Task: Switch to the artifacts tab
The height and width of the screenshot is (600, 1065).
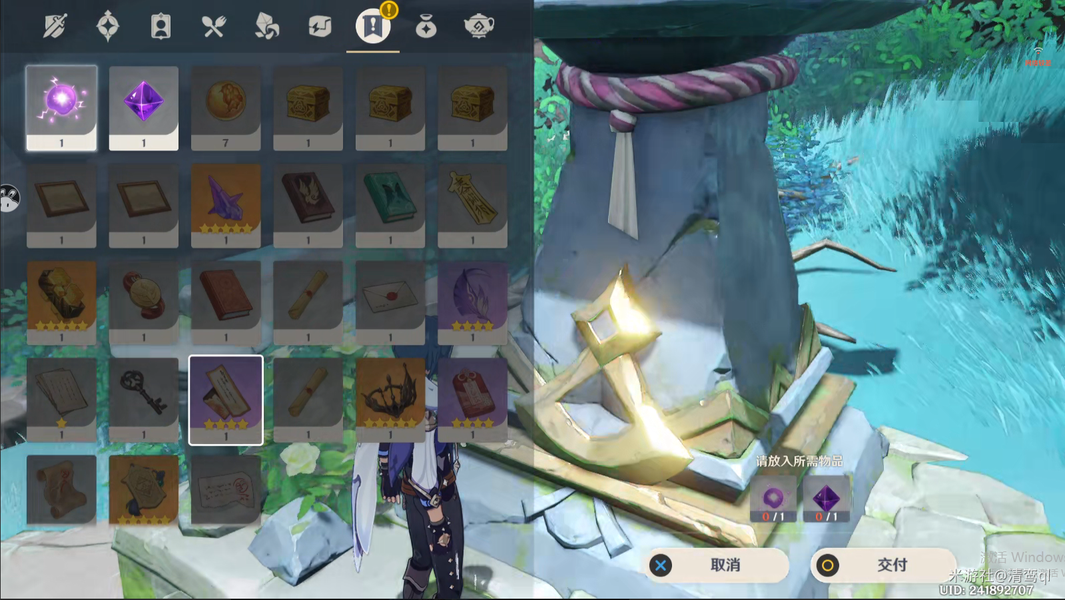Action: 108,26
